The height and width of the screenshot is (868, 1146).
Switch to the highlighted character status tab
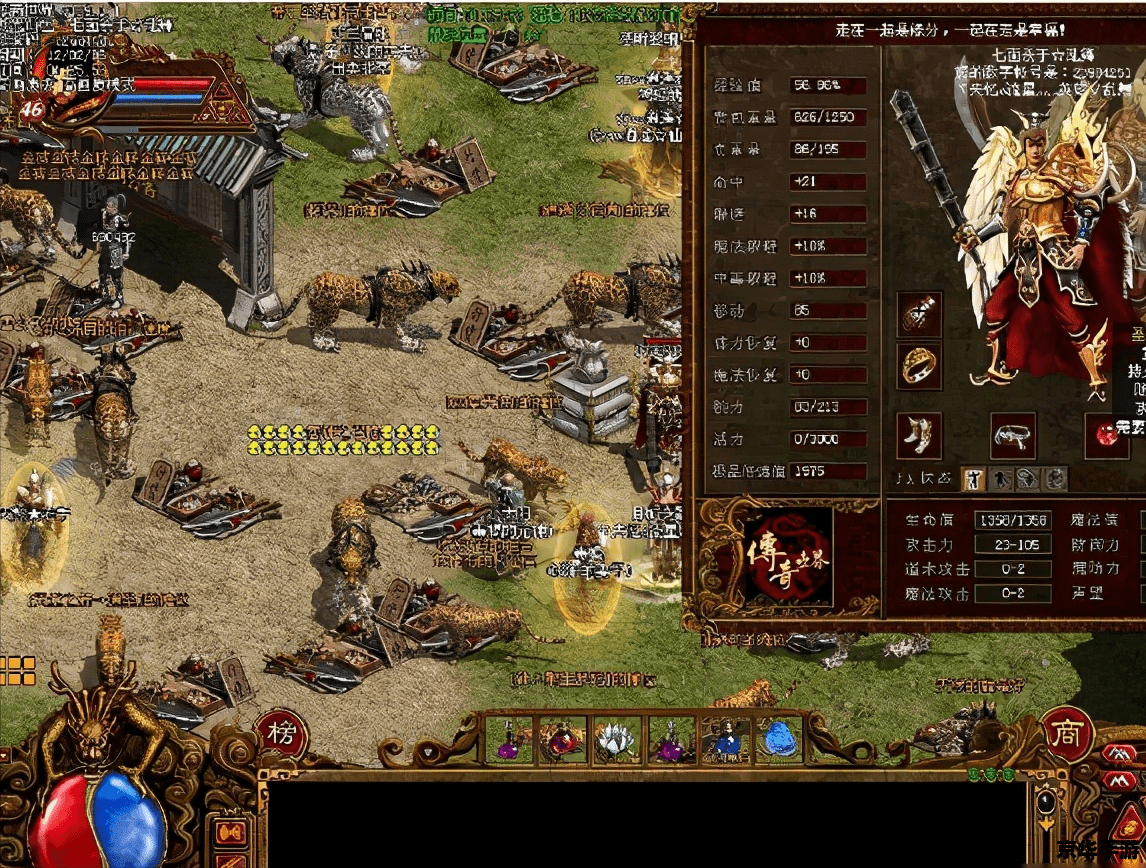(974, 479)
